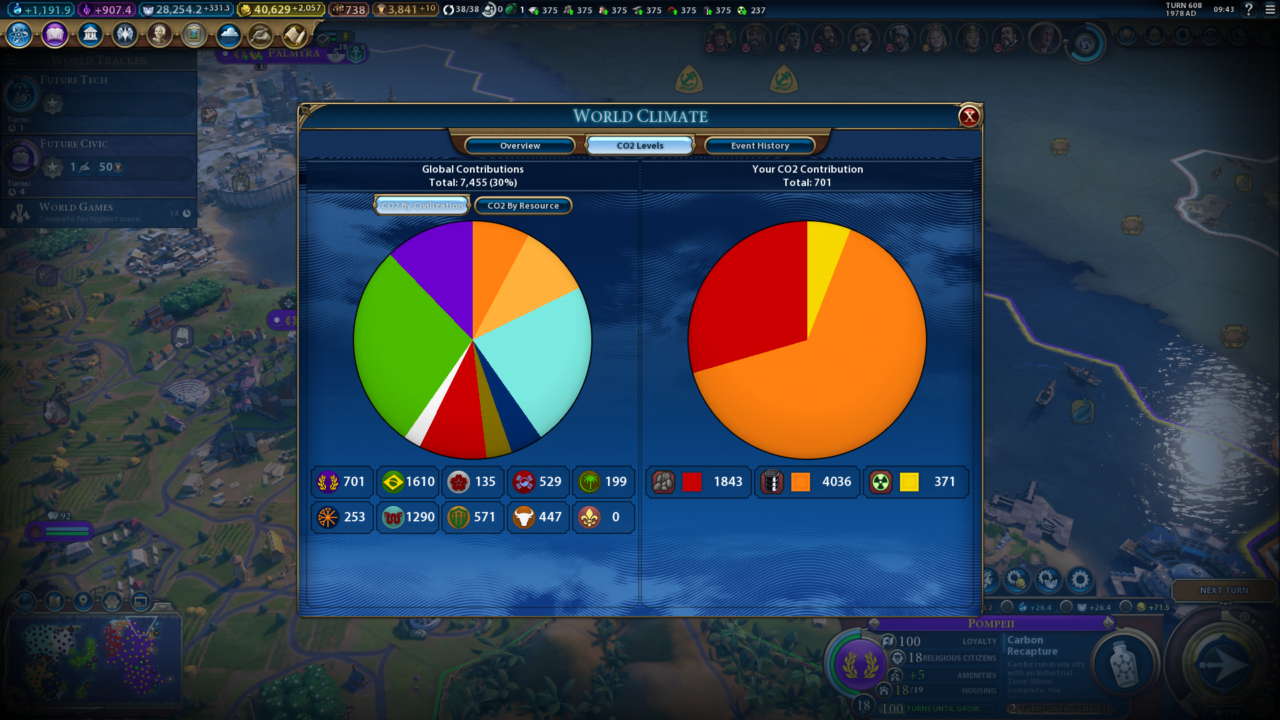This screenshot has height=720, width=1280.
Task: Toggle the CO2 By Civilization view
Action: [420, 205]
